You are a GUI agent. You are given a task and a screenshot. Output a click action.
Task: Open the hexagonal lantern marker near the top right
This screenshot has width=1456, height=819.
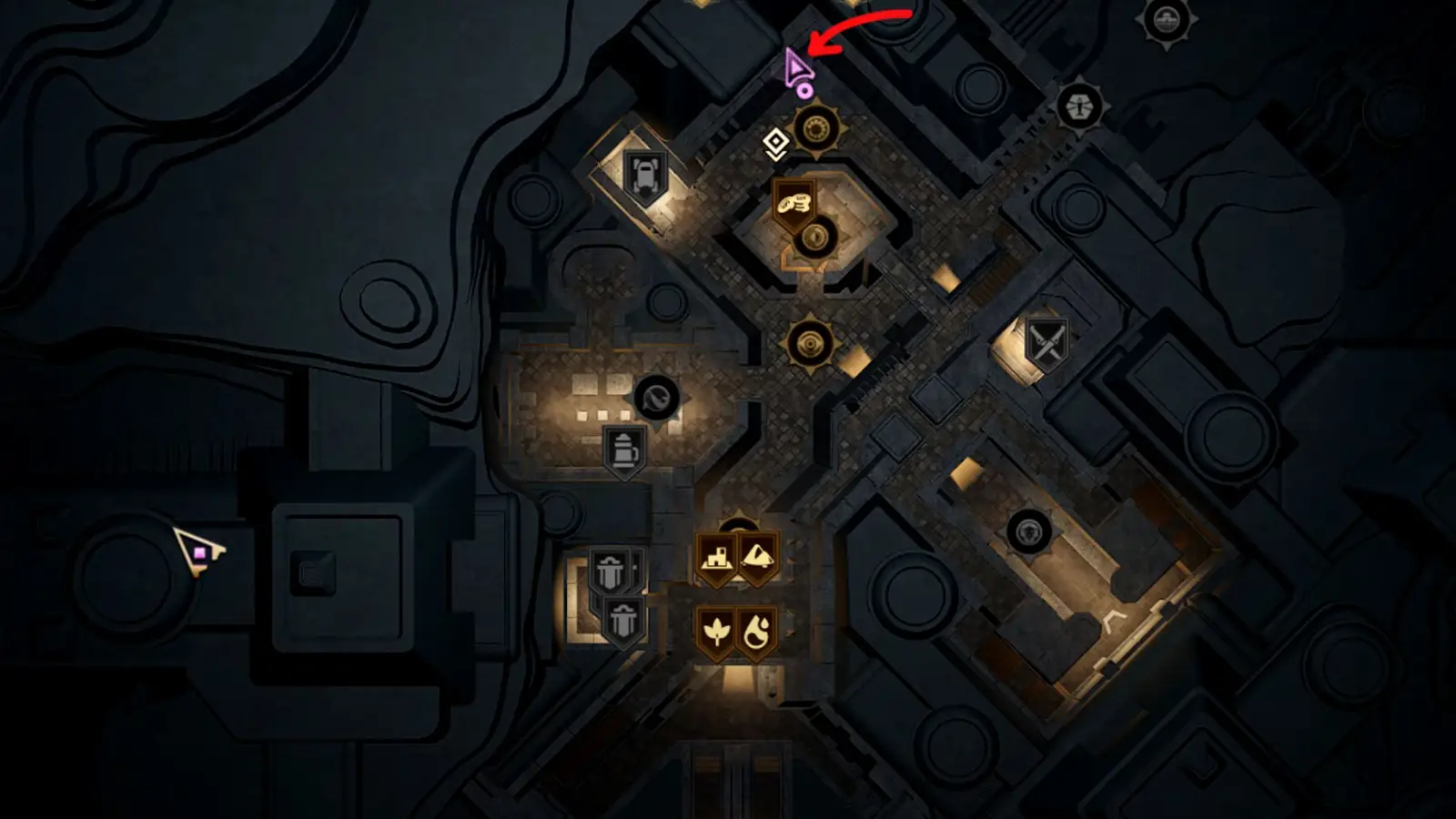tap(1078, 105)
